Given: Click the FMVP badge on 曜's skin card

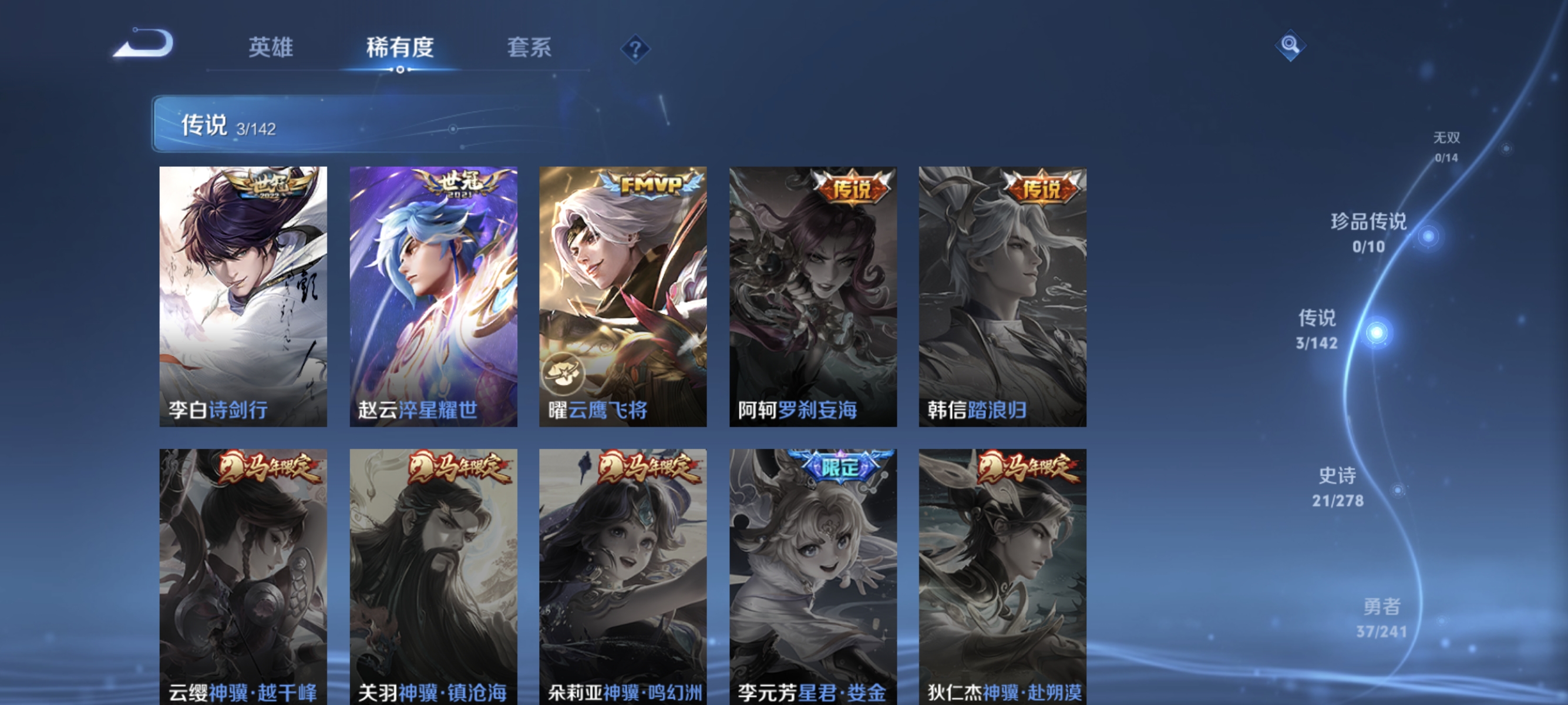Looking at the screenshot, I should 647,182.
